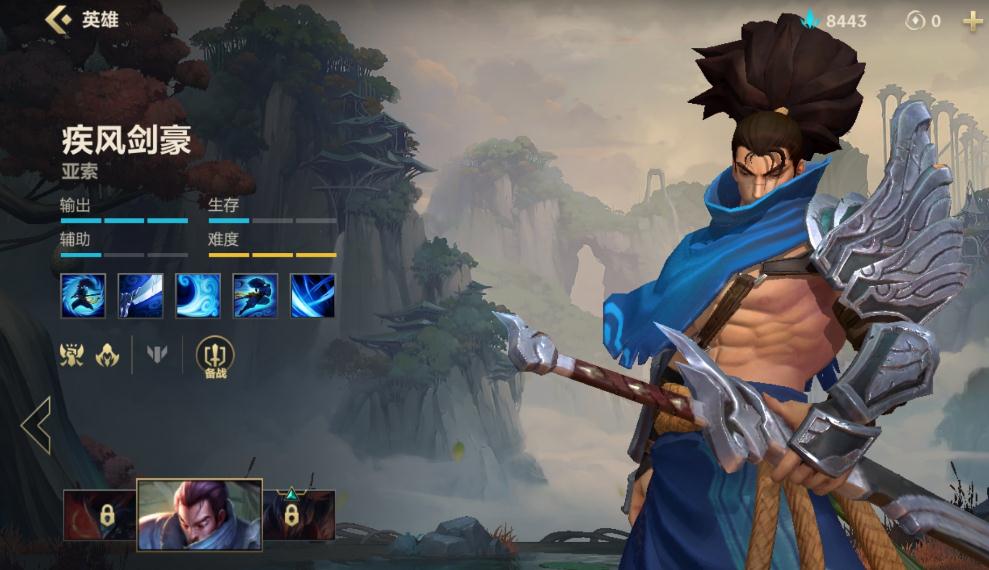
Task: Go to the previous champion with left arrow
Action: click(x=36, y=425)
